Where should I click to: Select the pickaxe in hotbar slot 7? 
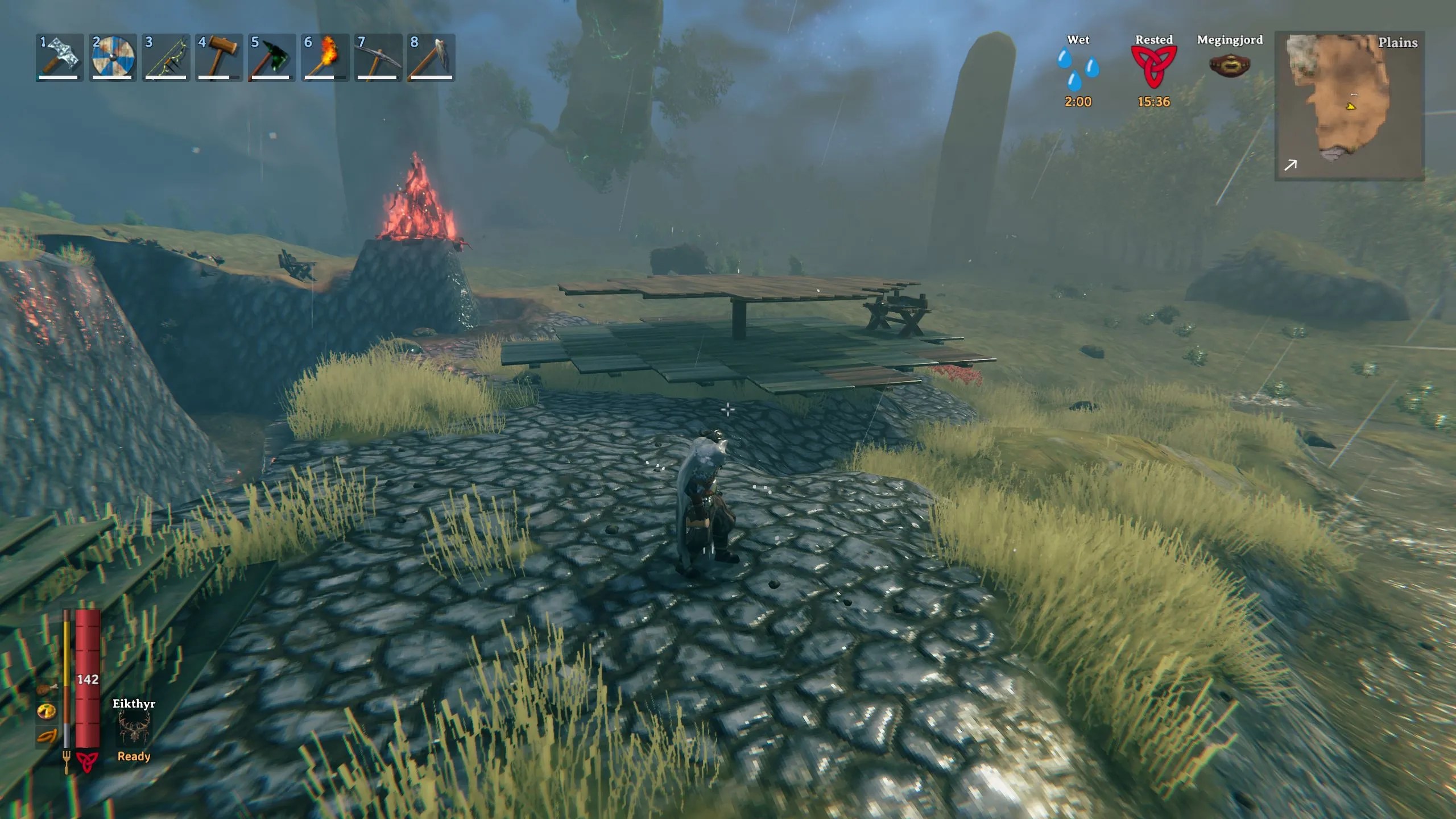[x=379, y=59]
